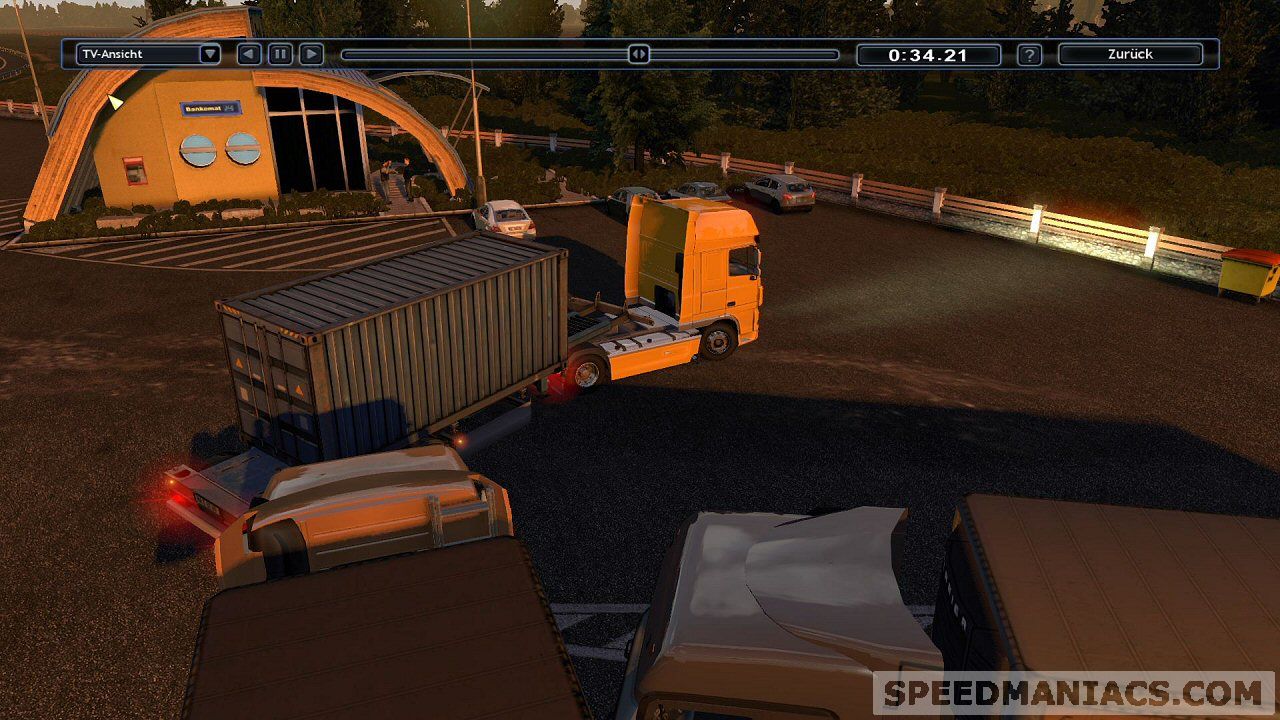1280x720 pixels.
Task: Rewind the replay with the left arrow button
Action: pos(249,54)
